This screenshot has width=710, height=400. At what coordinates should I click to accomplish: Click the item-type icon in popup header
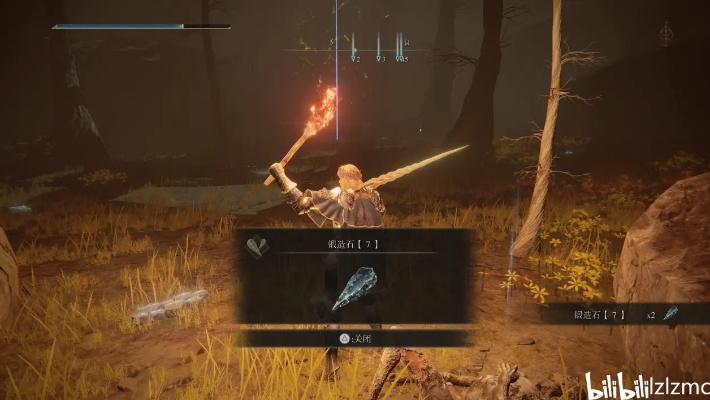click(x=258, y=242)
